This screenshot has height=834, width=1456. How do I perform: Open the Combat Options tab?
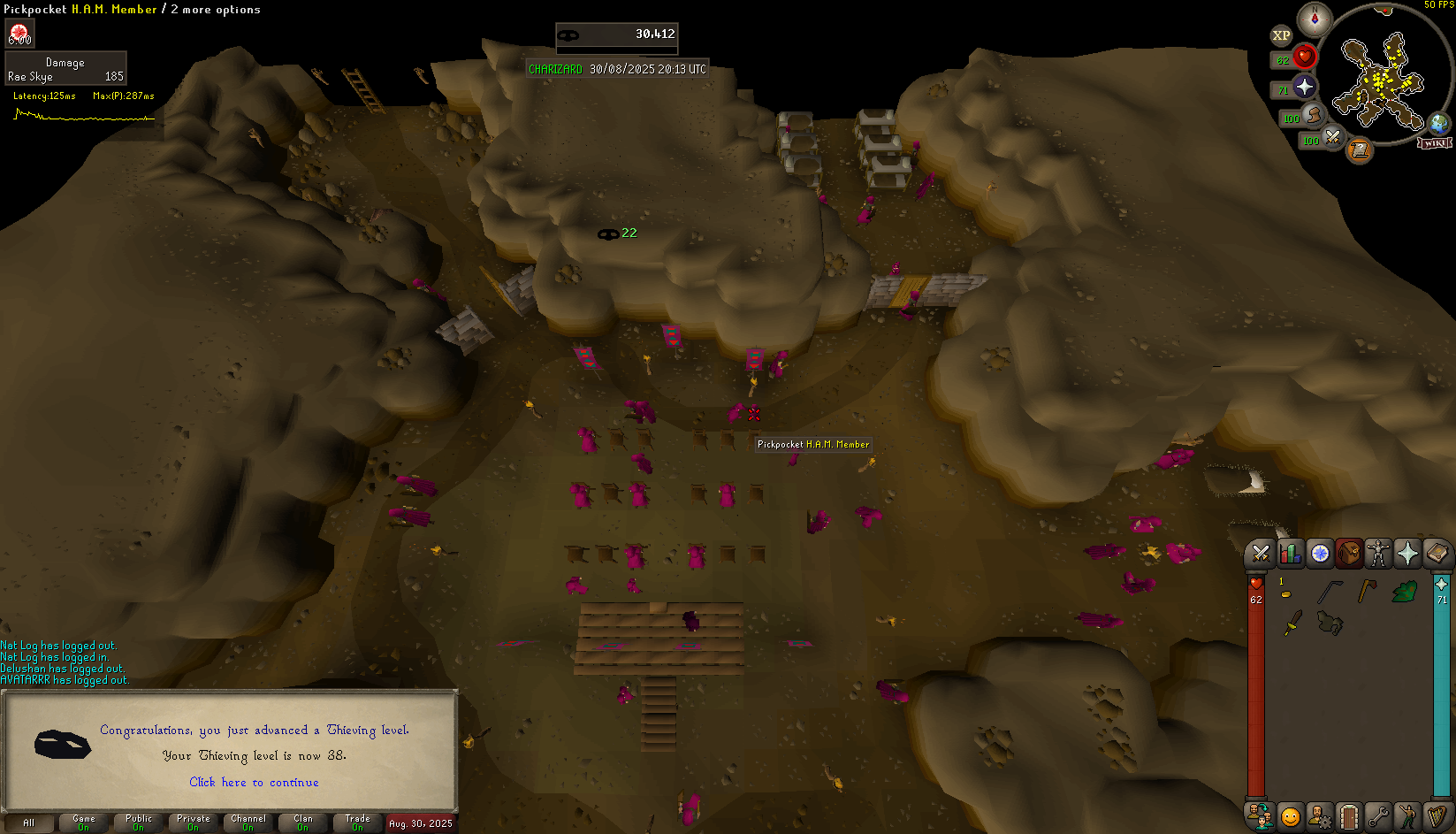coord(1261,554)
